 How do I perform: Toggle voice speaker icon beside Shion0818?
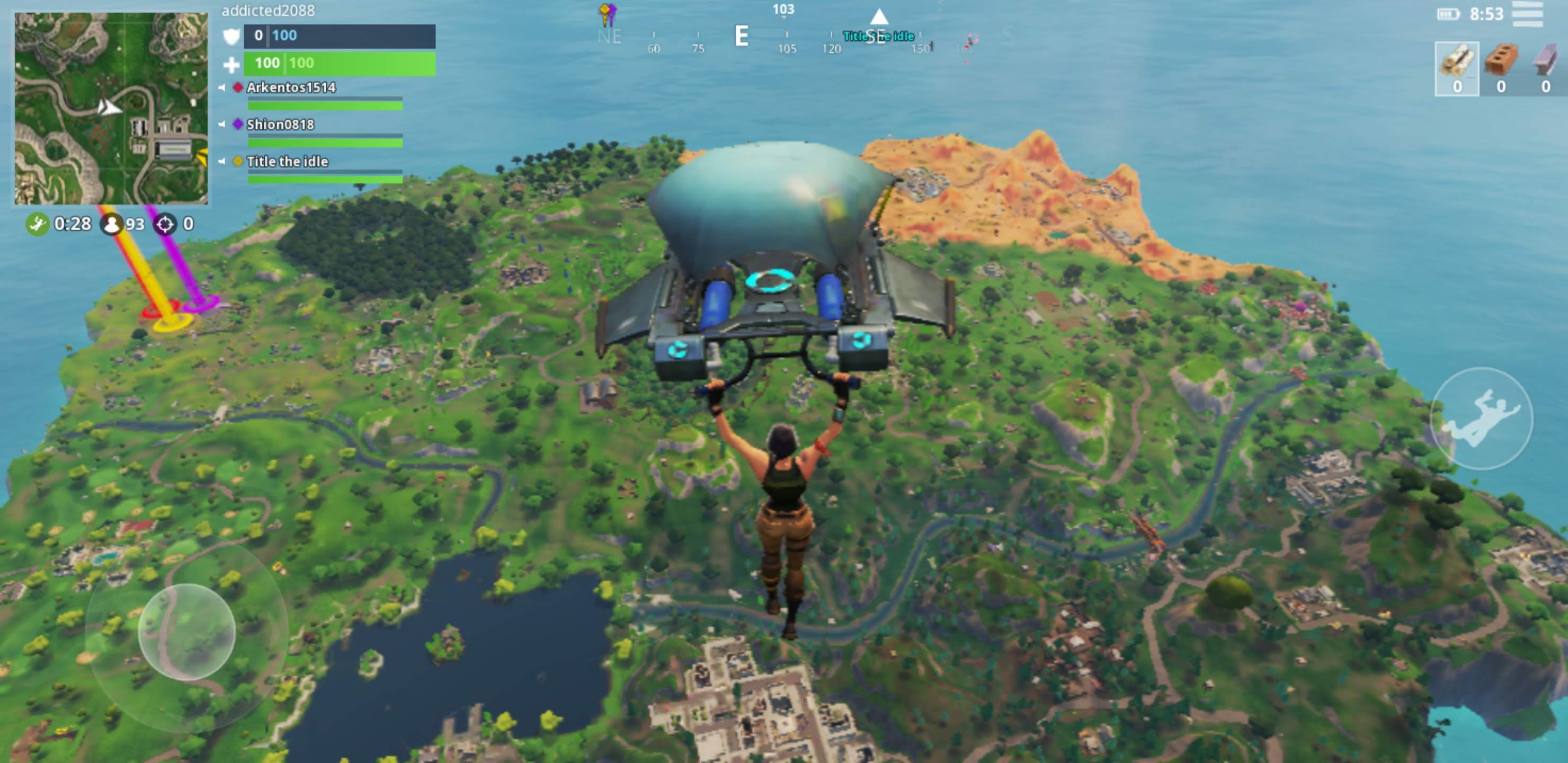tap(222, 125)
